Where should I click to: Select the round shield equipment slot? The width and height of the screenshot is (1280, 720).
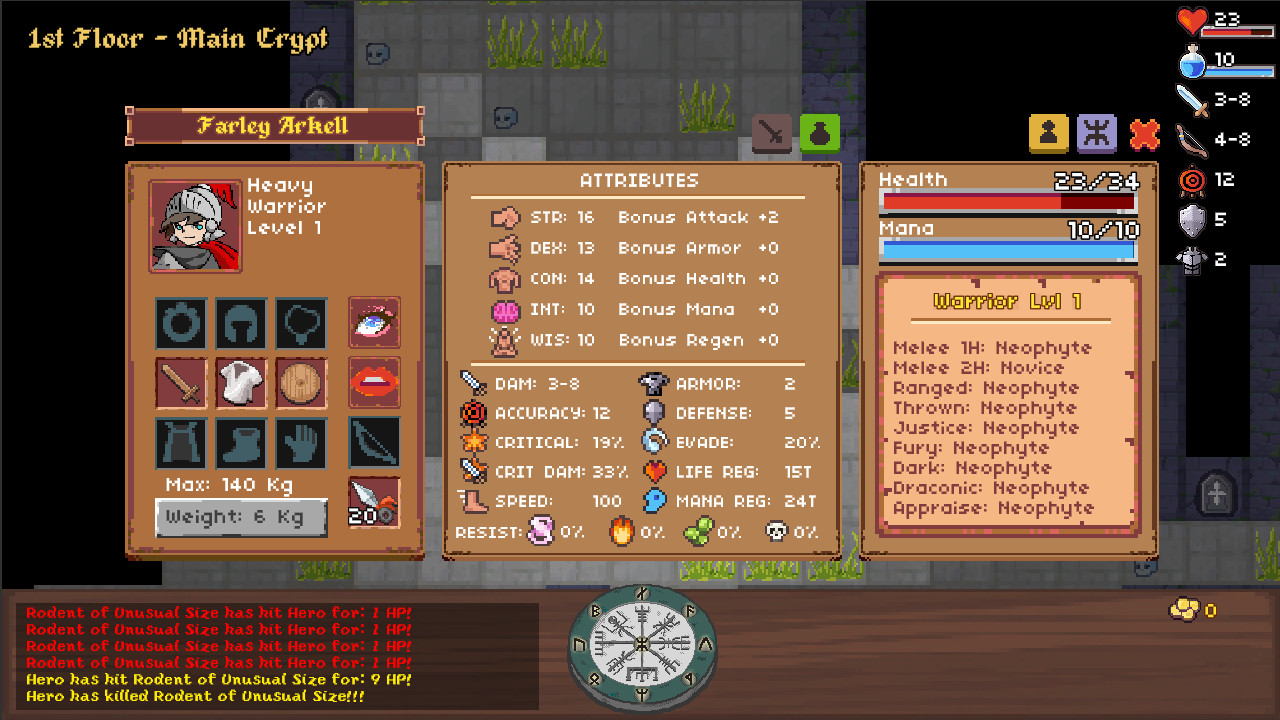click(301, 383)
